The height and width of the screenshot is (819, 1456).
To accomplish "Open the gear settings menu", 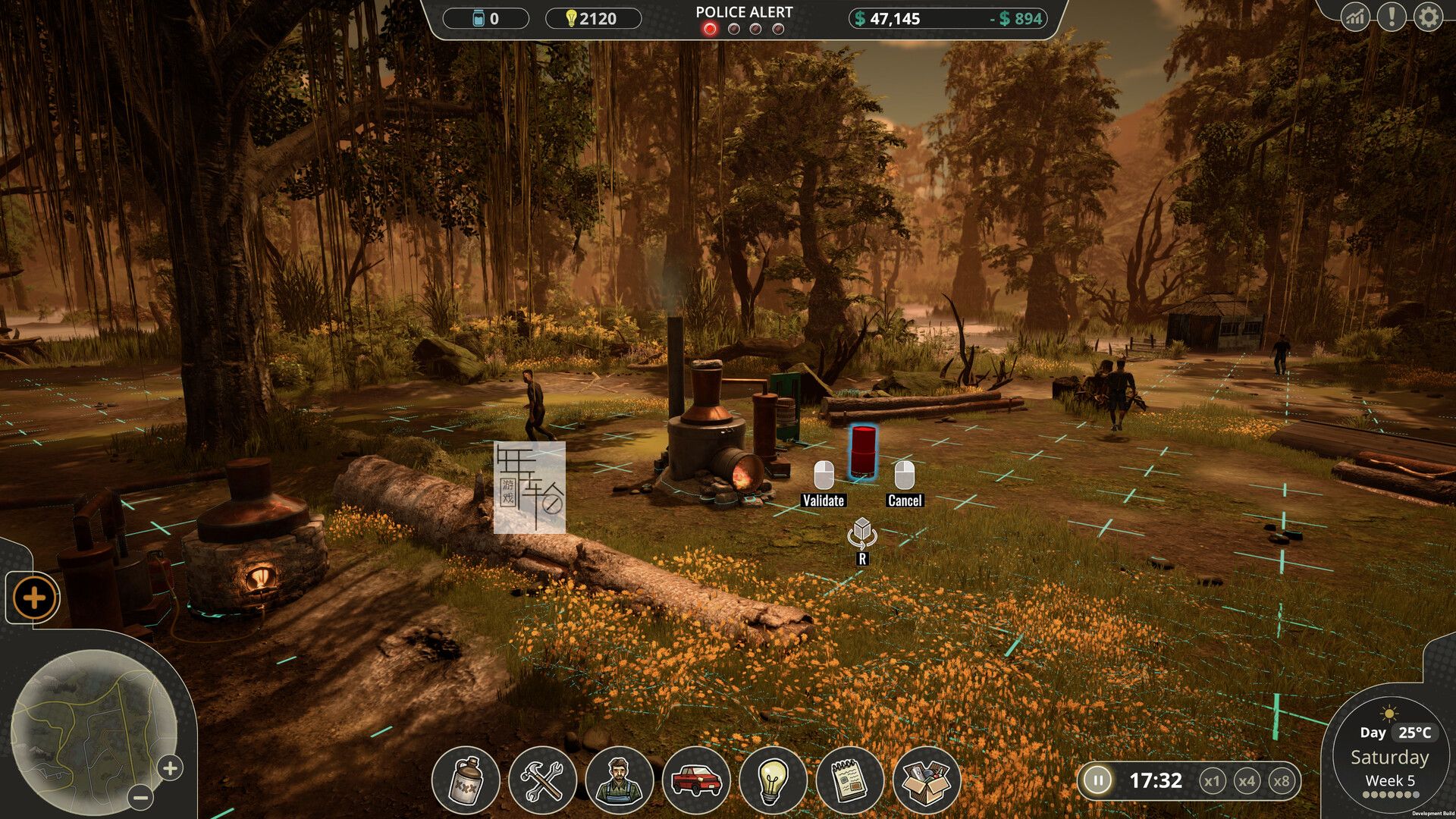I will 1428,17.
